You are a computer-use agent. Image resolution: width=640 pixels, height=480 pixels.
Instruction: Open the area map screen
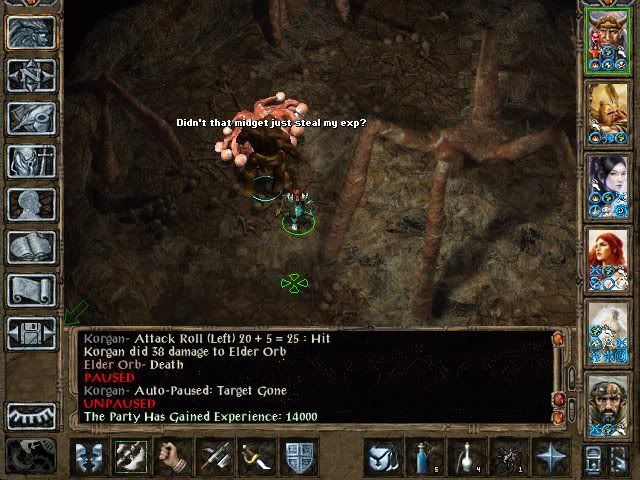pos(31,75)
